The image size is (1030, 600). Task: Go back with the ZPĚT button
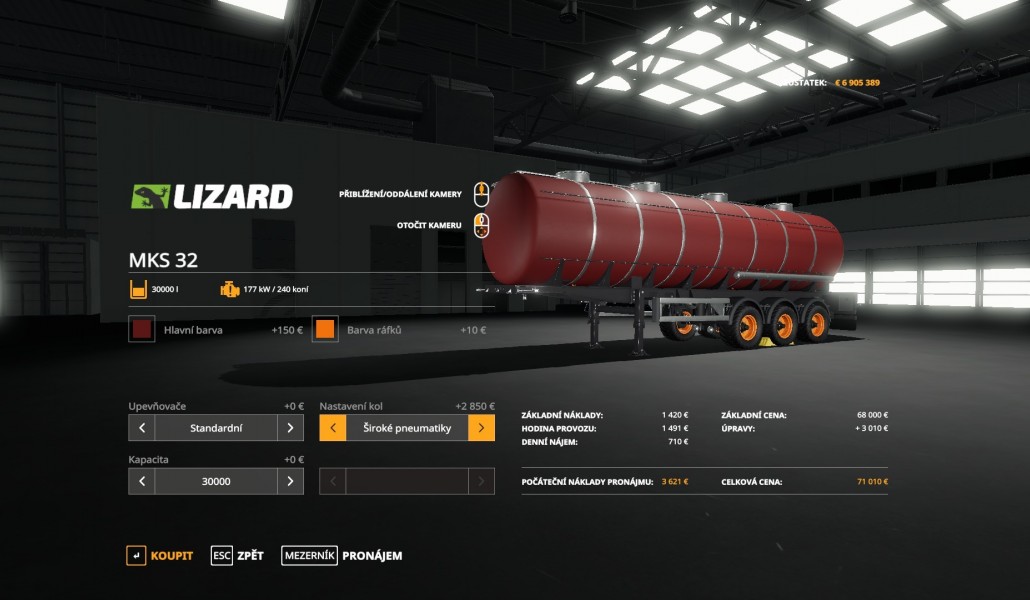(x=238, y=556)
